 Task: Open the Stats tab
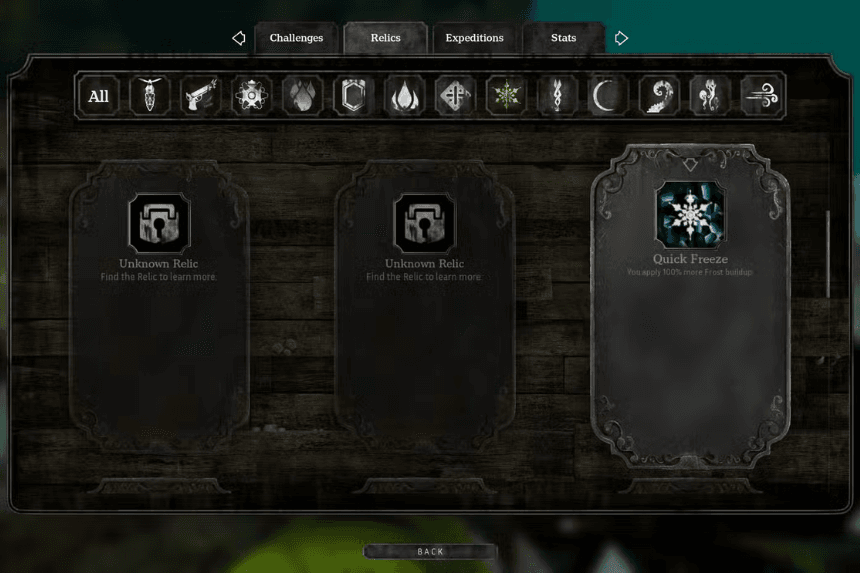563,38
